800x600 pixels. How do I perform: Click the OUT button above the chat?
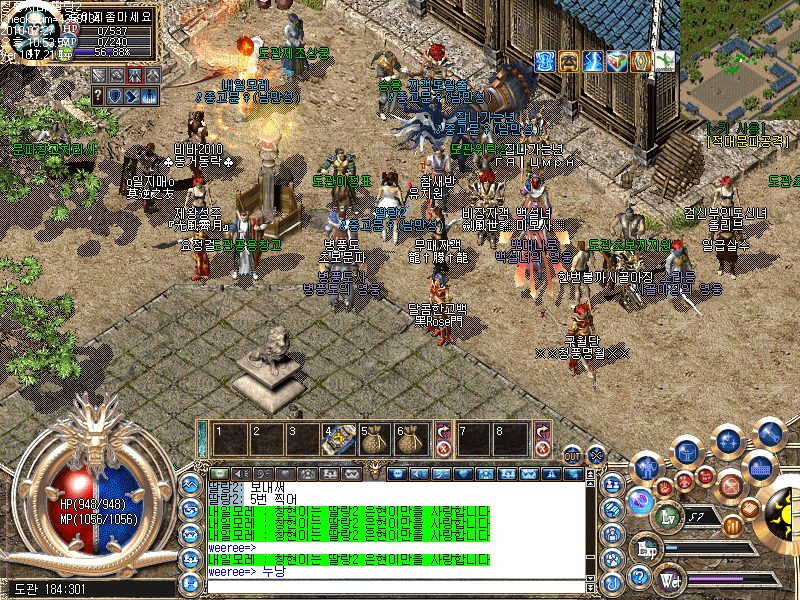572,455
